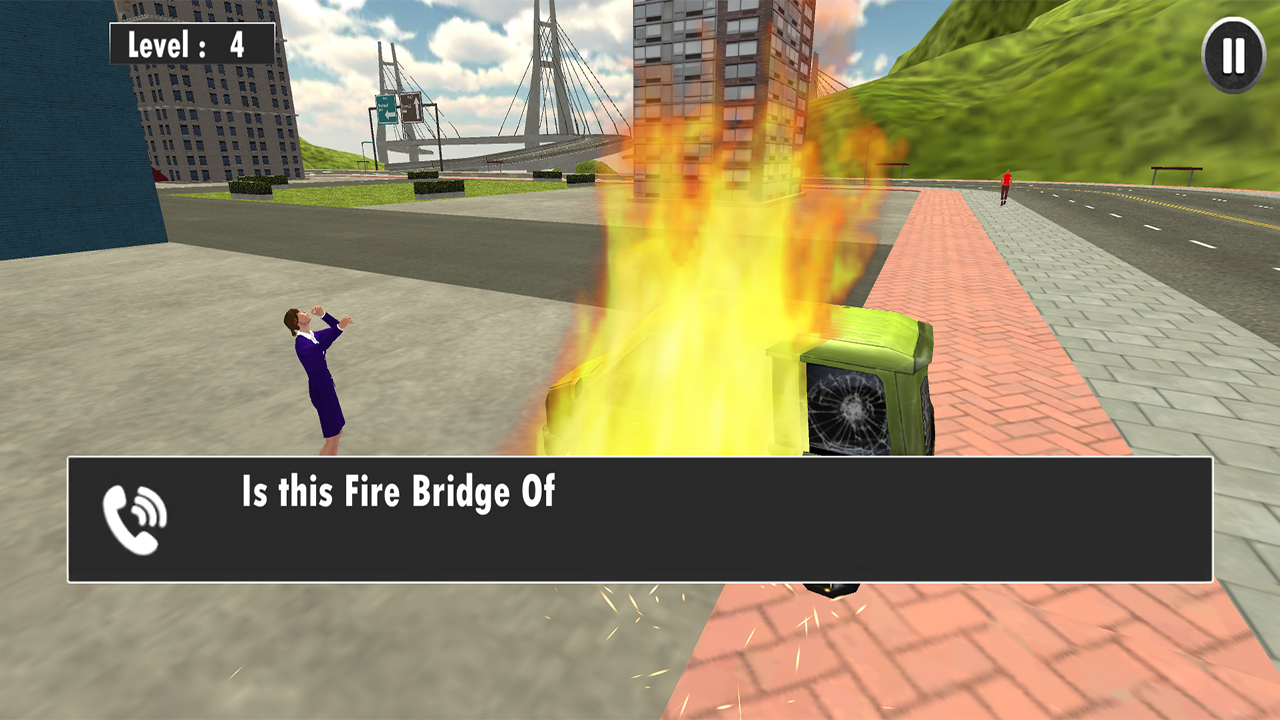Tap the pedestrian walking on the road
Image resolution: width=1280 pixels, height=720 pixels.
1005,188
